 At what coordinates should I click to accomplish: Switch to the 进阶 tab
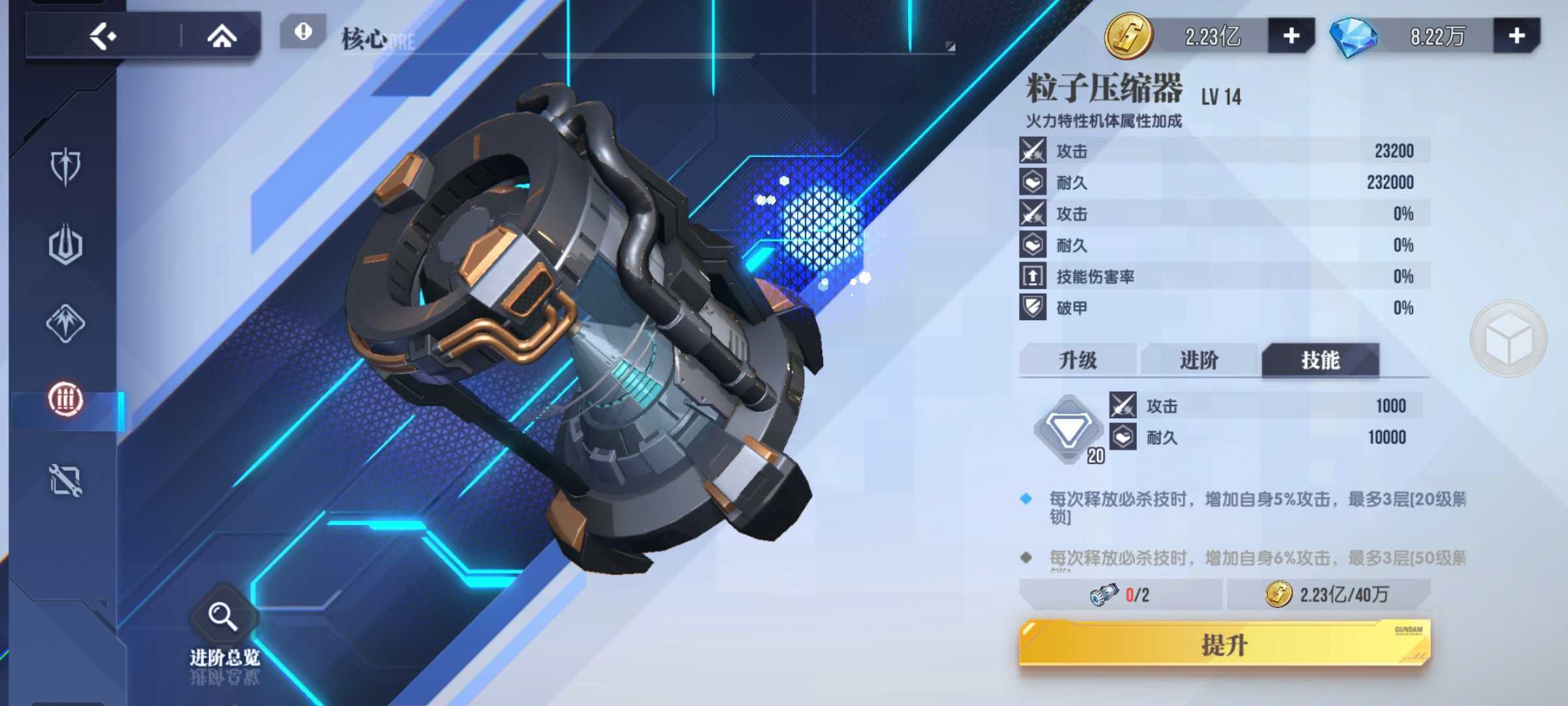click(1199, 360)
